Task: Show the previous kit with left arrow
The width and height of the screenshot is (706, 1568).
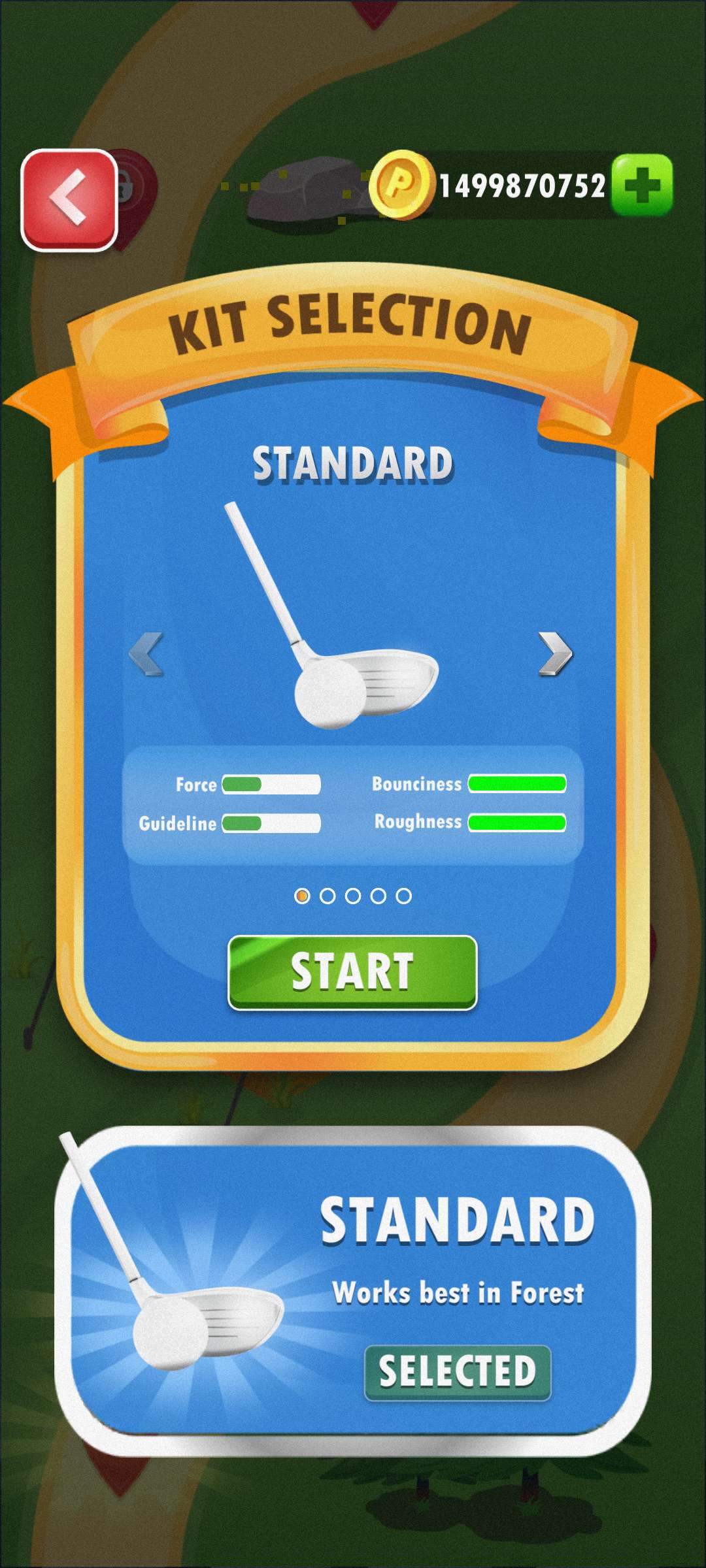Action: tap(146, 653)
